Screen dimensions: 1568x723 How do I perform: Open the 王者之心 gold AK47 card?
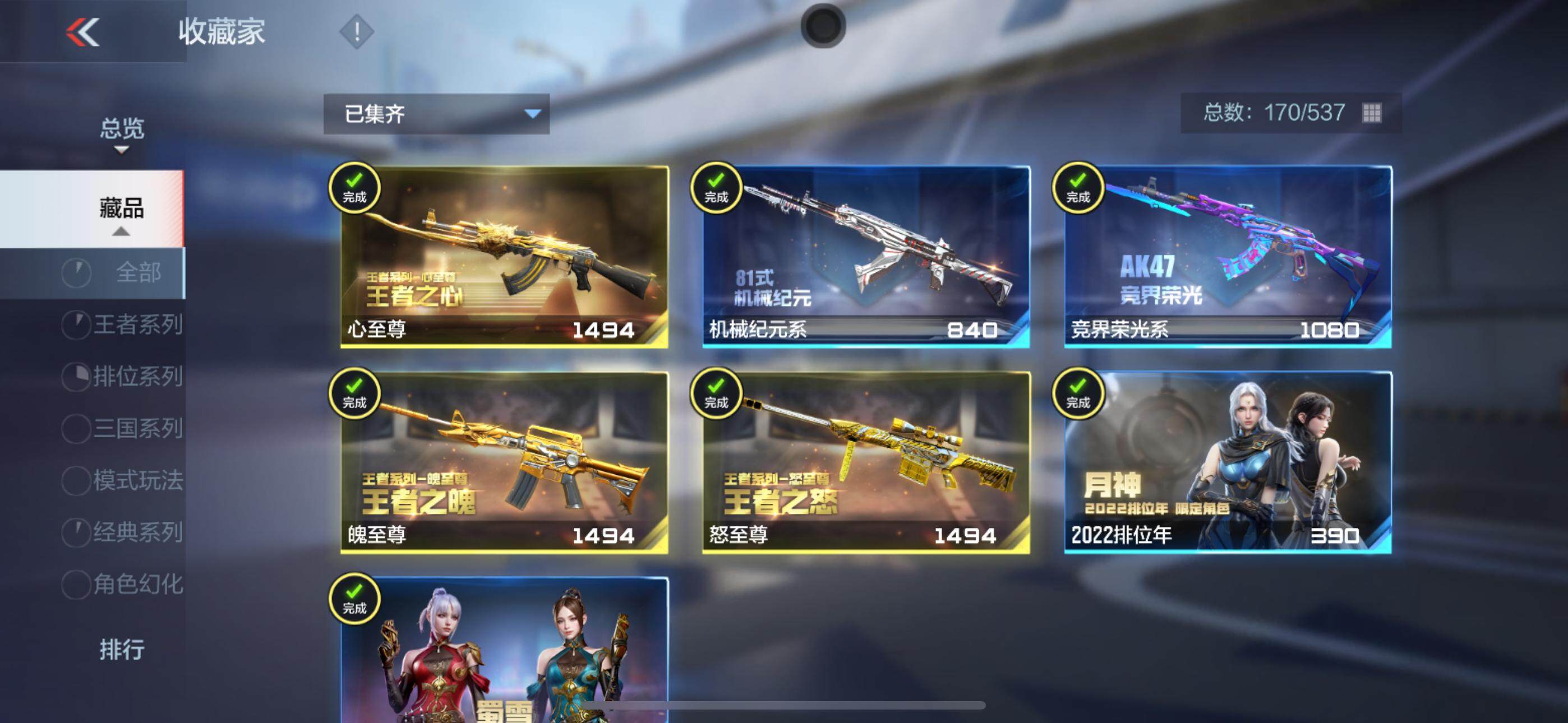tap(504, 257)
